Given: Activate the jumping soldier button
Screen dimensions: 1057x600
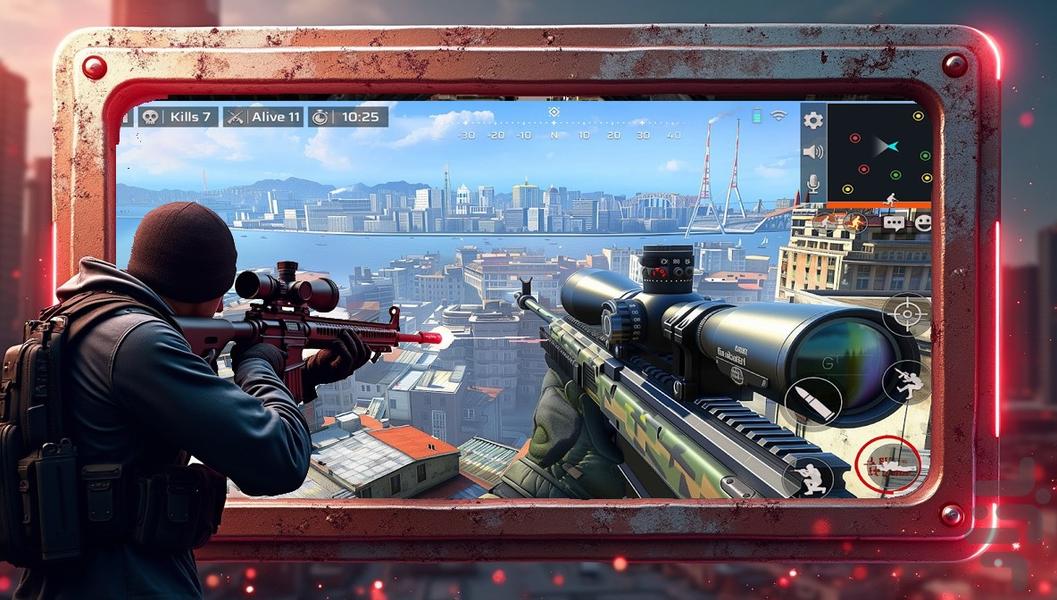Looking at the screenshot, I should click(x=906, y=383).
